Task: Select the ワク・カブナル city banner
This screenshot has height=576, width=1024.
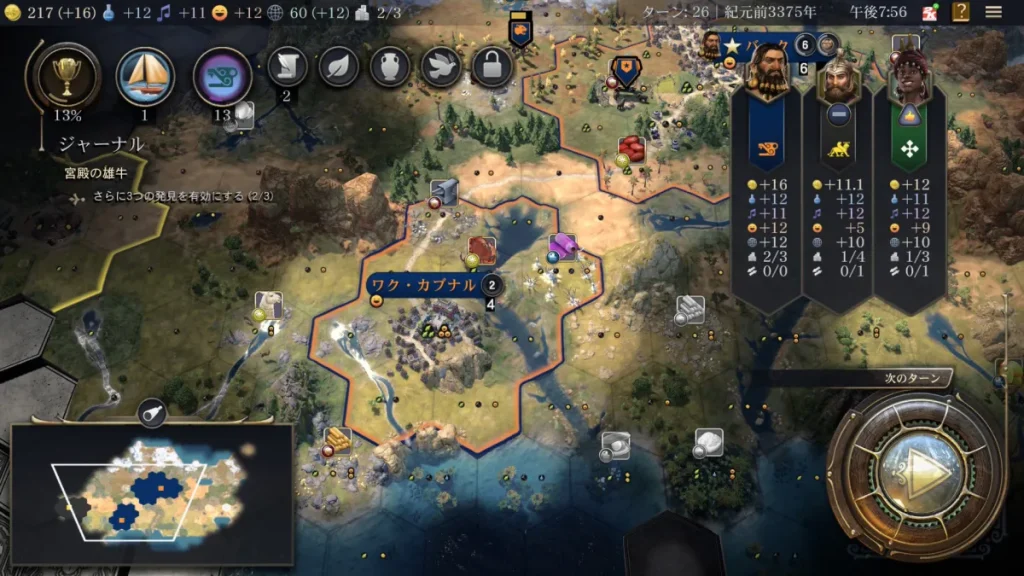Action: [422, 285]
